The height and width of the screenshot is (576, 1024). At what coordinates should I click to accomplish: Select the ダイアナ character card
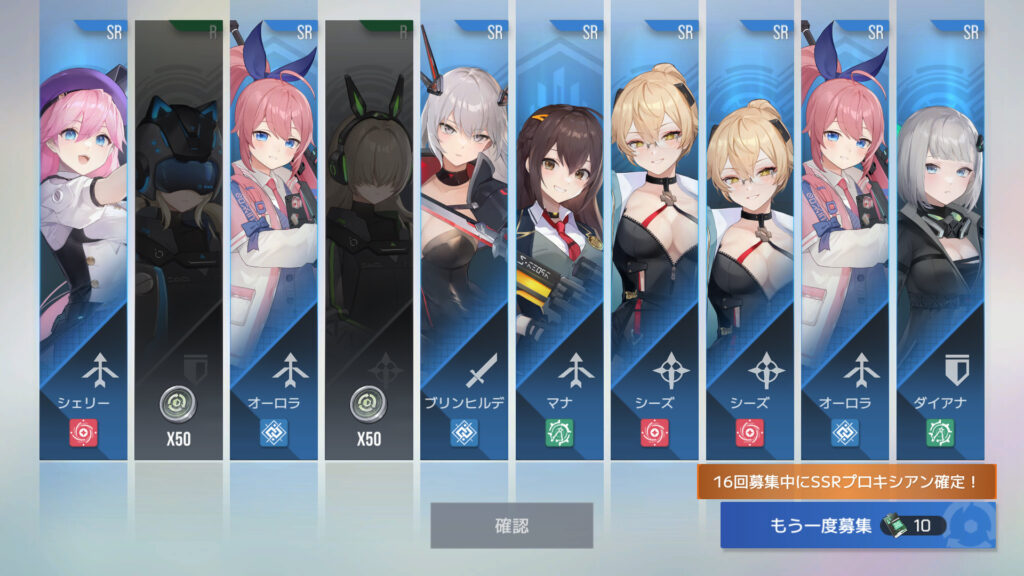[940, 240]
